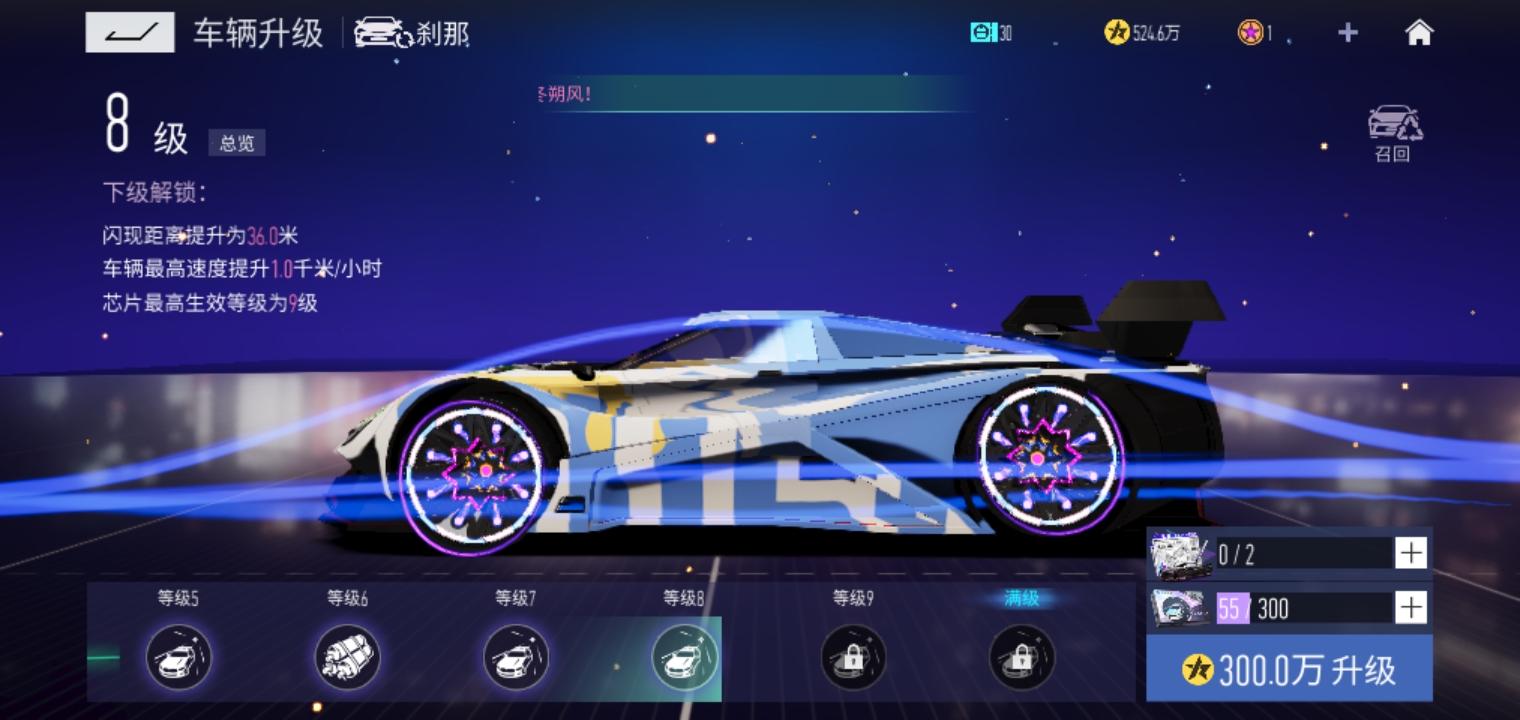Tap the back arrow in the top left

[129, 32]
